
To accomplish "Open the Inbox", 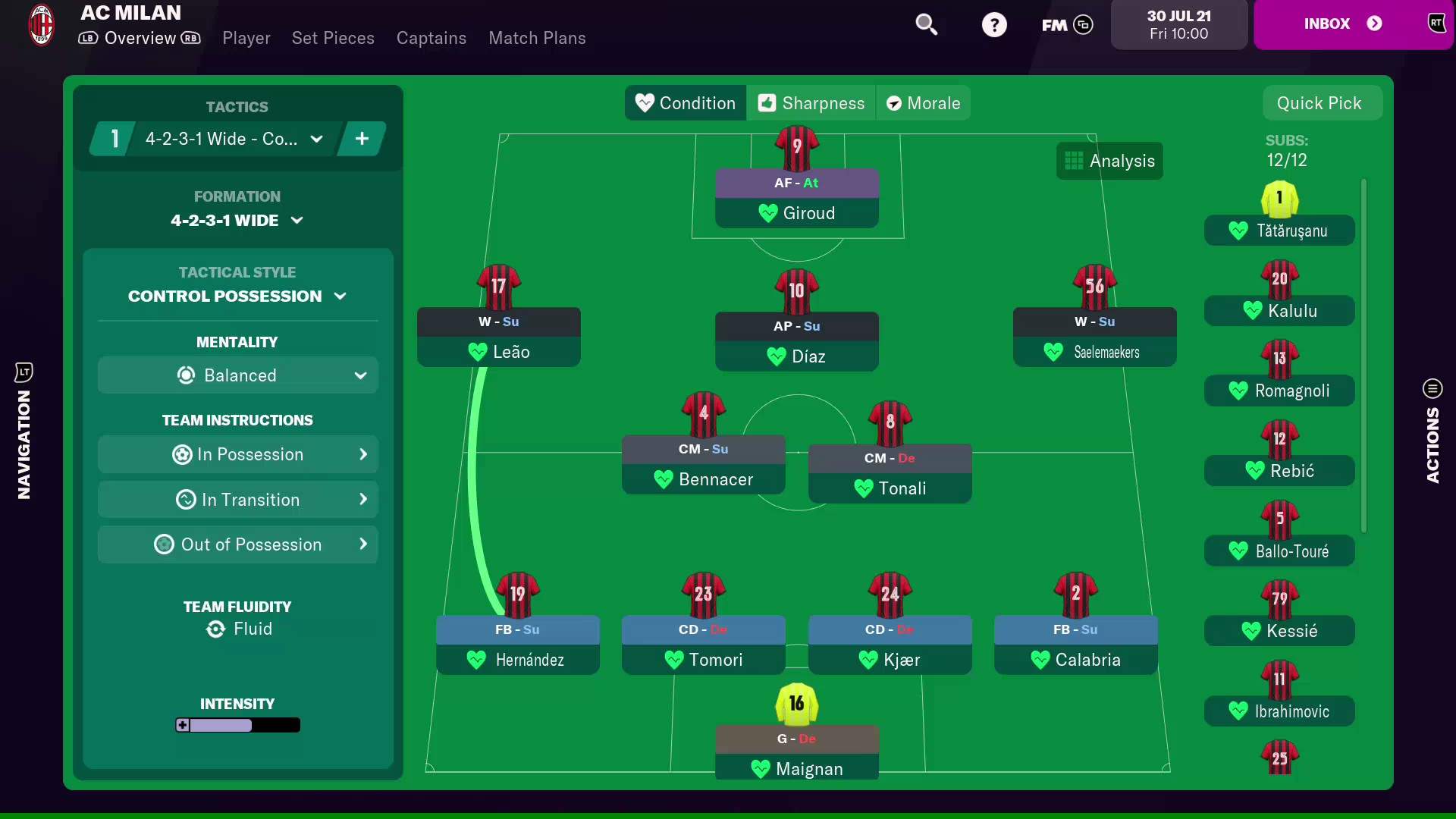I will point(1344,23).
